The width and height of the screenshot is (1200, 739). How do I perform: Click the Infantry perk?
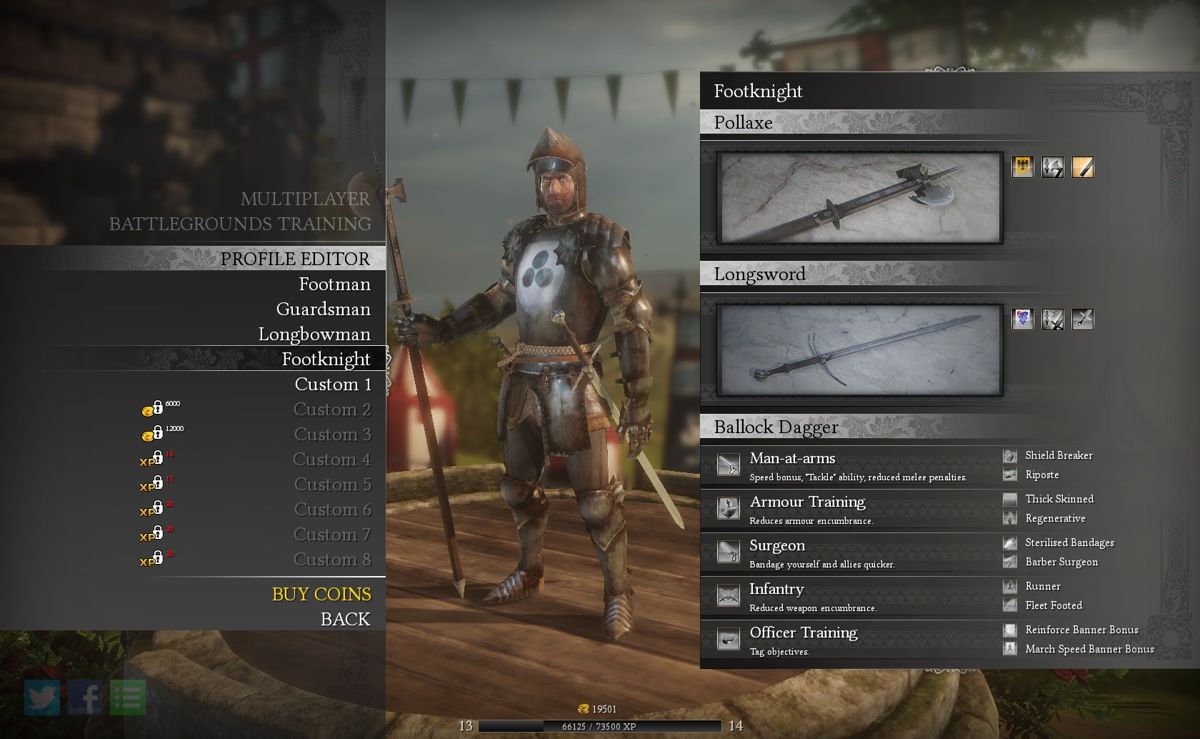click(x=776, y=589)
